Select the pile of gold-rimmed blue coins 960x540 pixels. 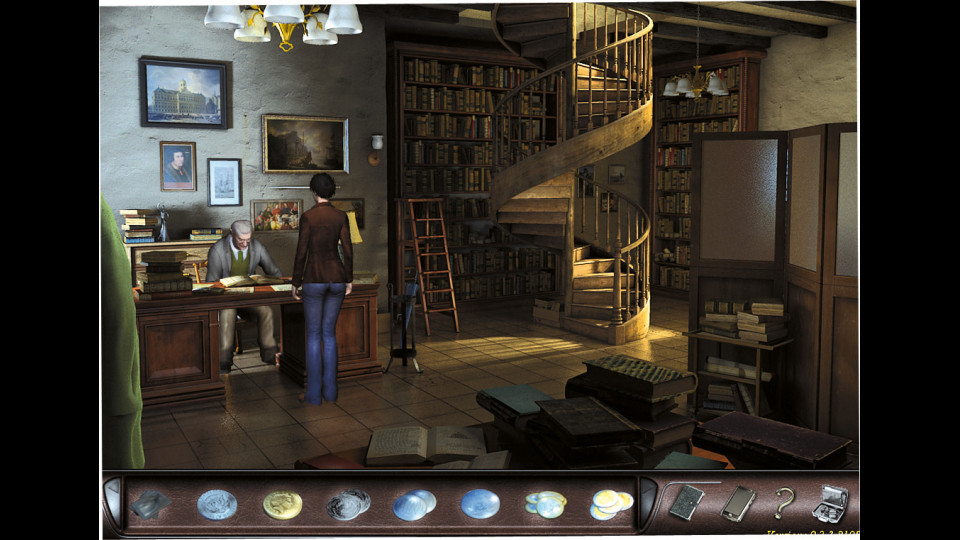pos(546,504)
